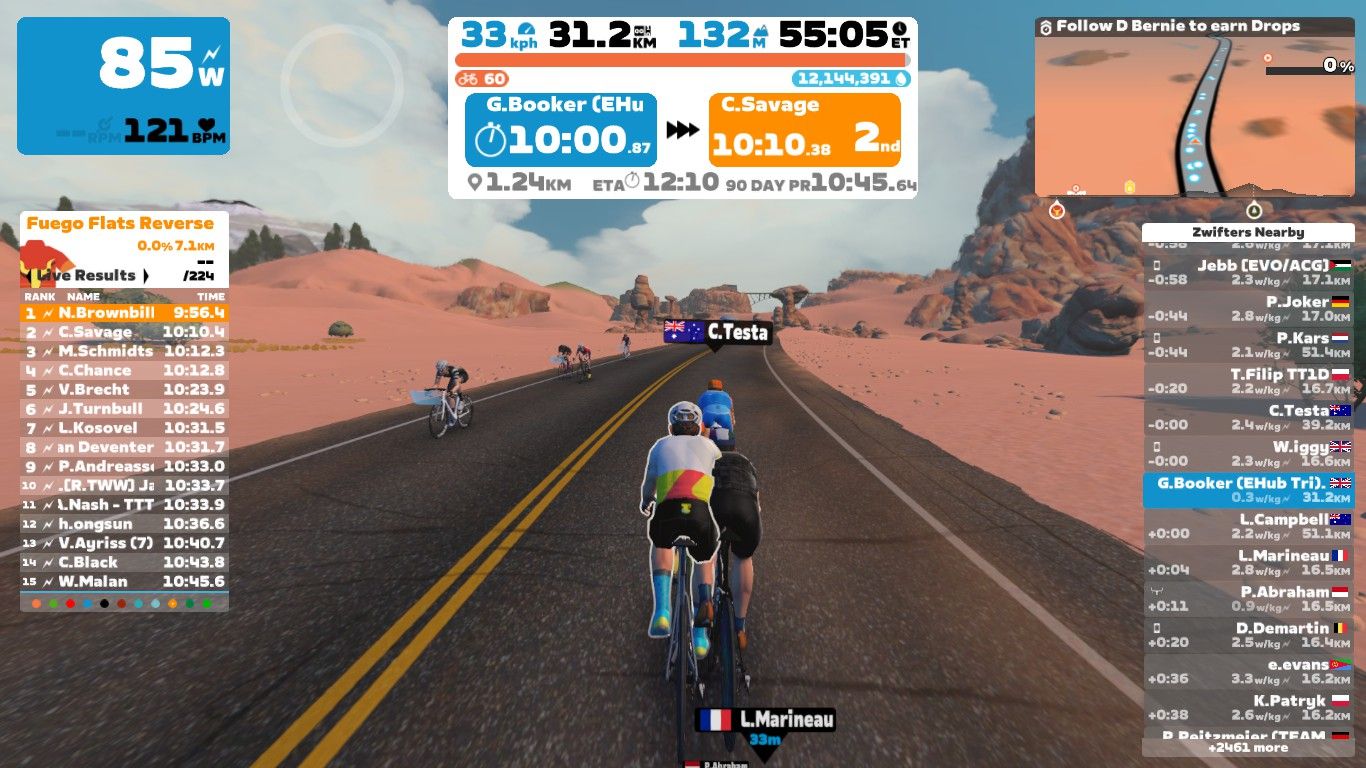Click the 85 W power panel
Viewport: 1366px width, 768px height.
pyautogui.click(x=123, y=86)
